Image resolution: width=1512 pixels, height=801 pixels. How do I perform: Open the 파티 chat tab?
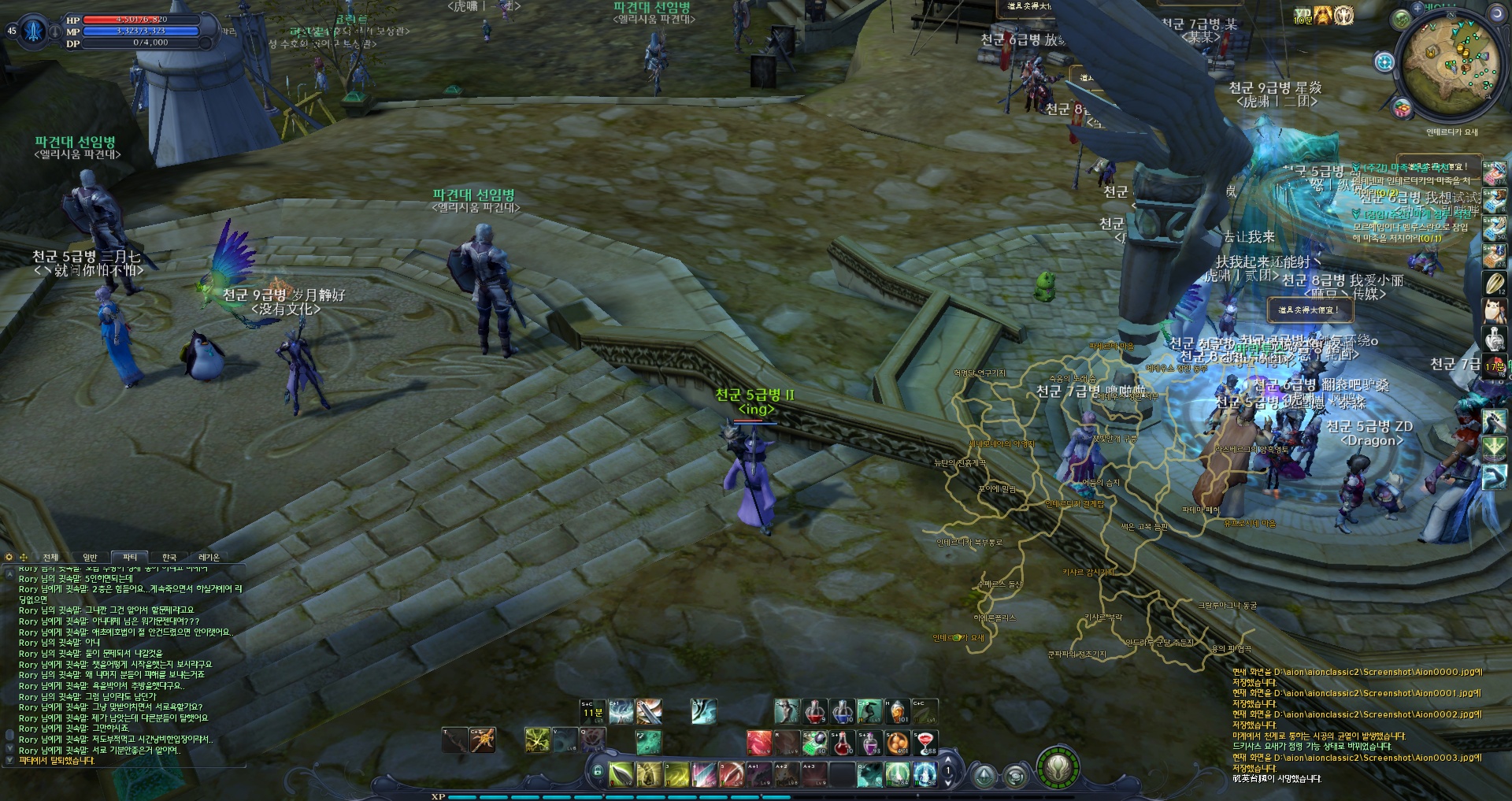tap(130, 558)
